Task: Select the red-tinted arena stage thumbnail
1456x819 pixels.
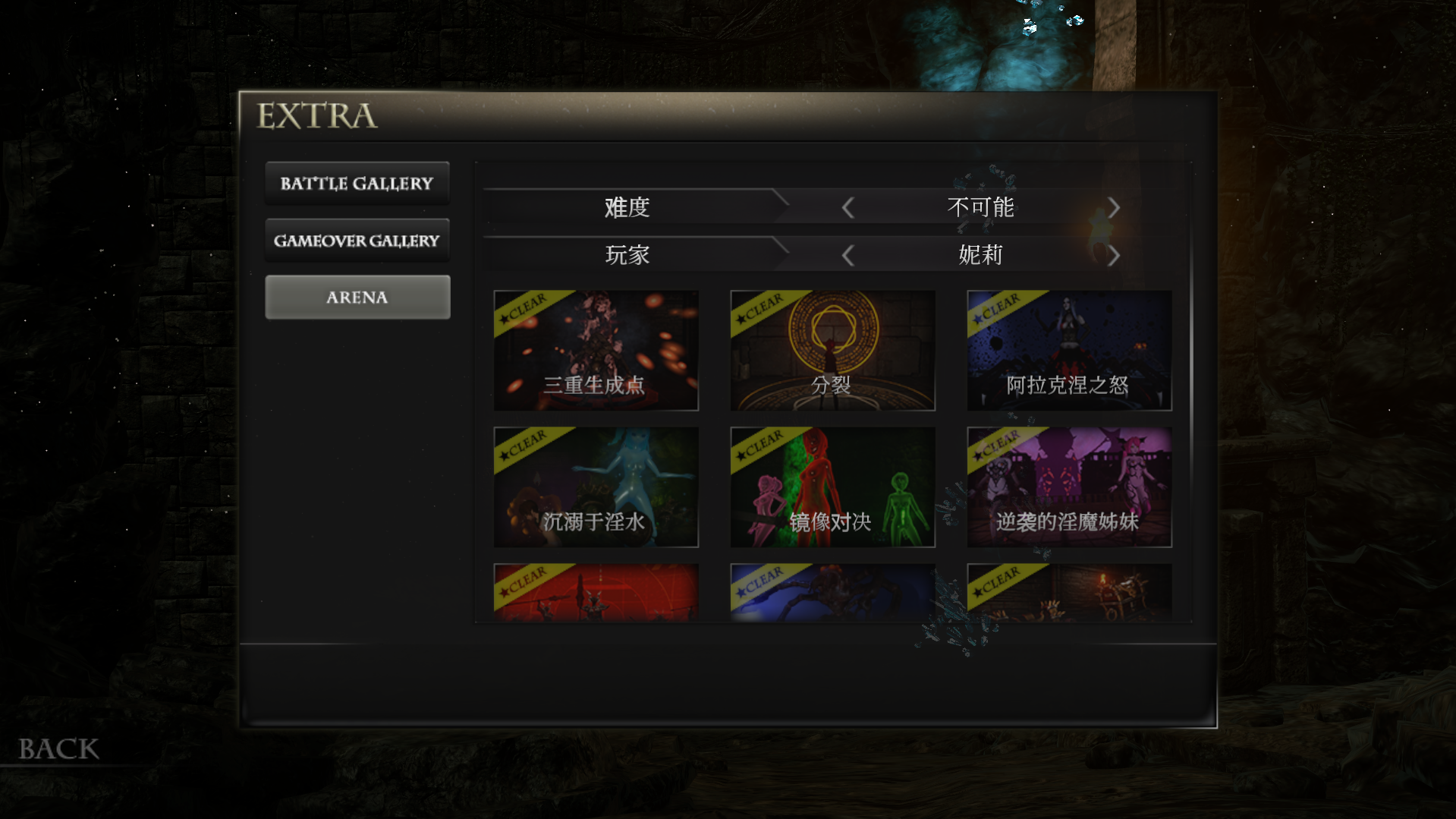Action: pos(596,593)
